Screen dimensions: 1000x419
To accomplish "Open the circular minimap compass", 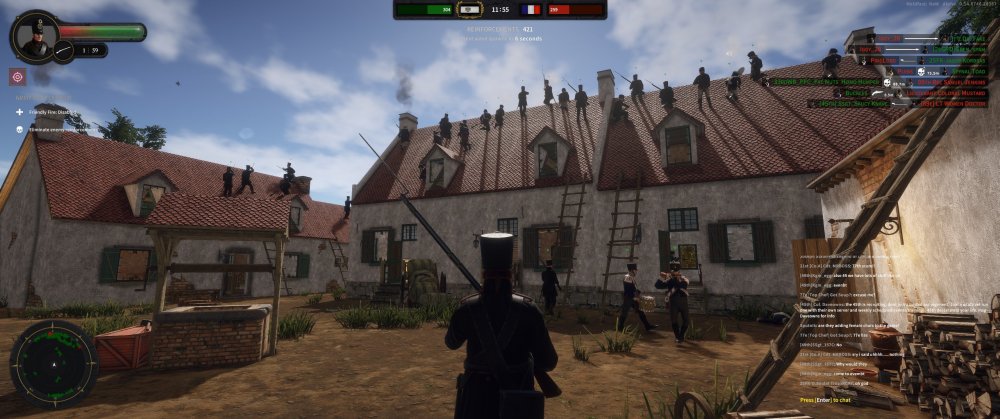I will (54, 361).
